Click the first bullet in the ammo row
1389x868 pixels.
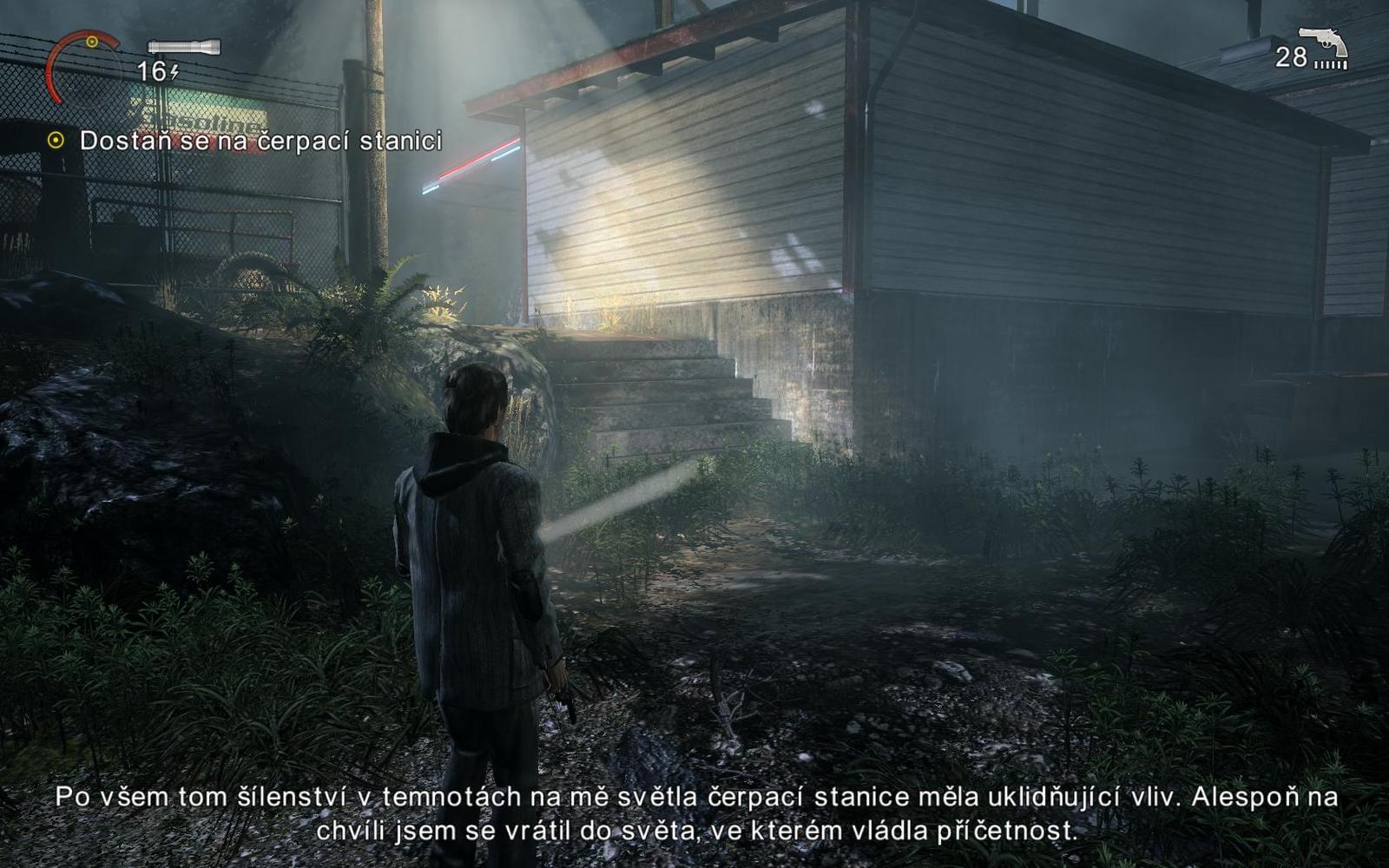pyautogui.click(x=1316, y=64)
